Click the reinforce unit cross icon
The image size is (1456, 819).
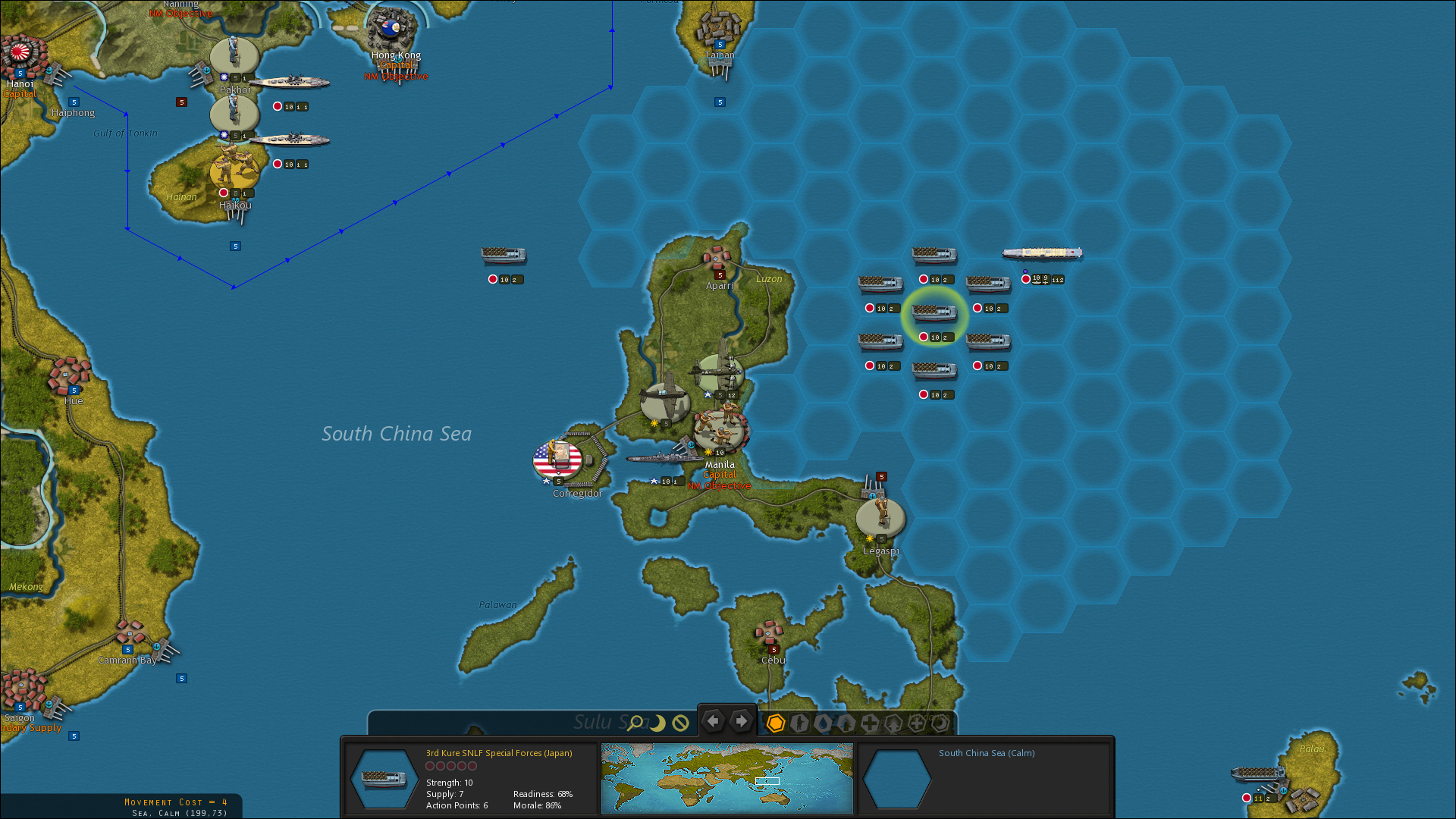(x=871, y=723)
